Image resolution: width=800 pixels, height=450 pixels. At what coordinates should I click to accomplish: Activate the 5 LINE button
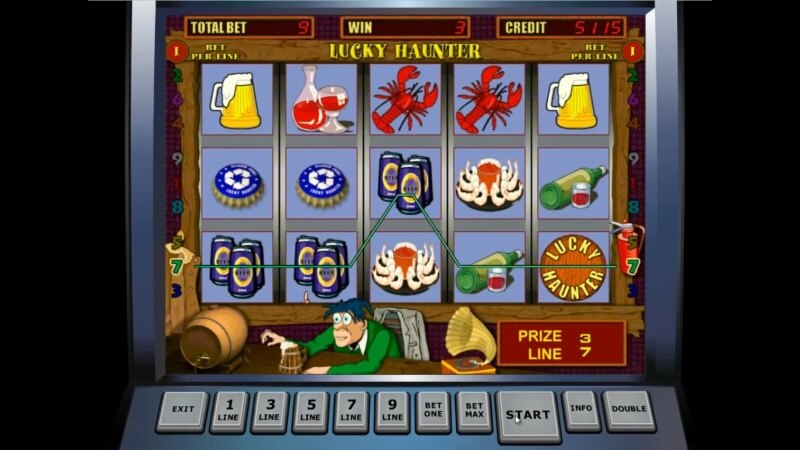click(x=310, y=411)
